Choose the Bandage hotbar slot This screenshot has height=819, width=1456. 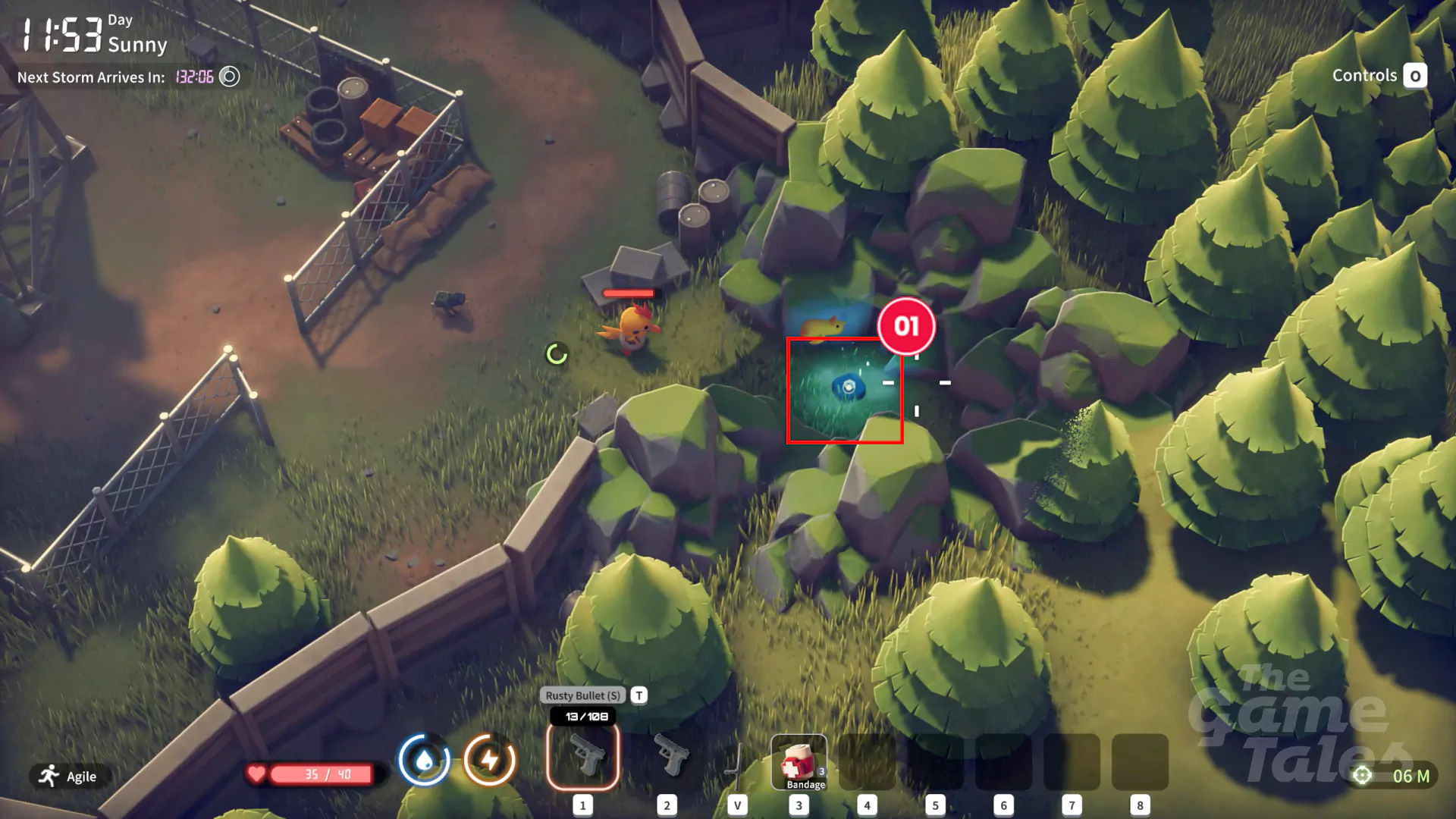[799, 762]
